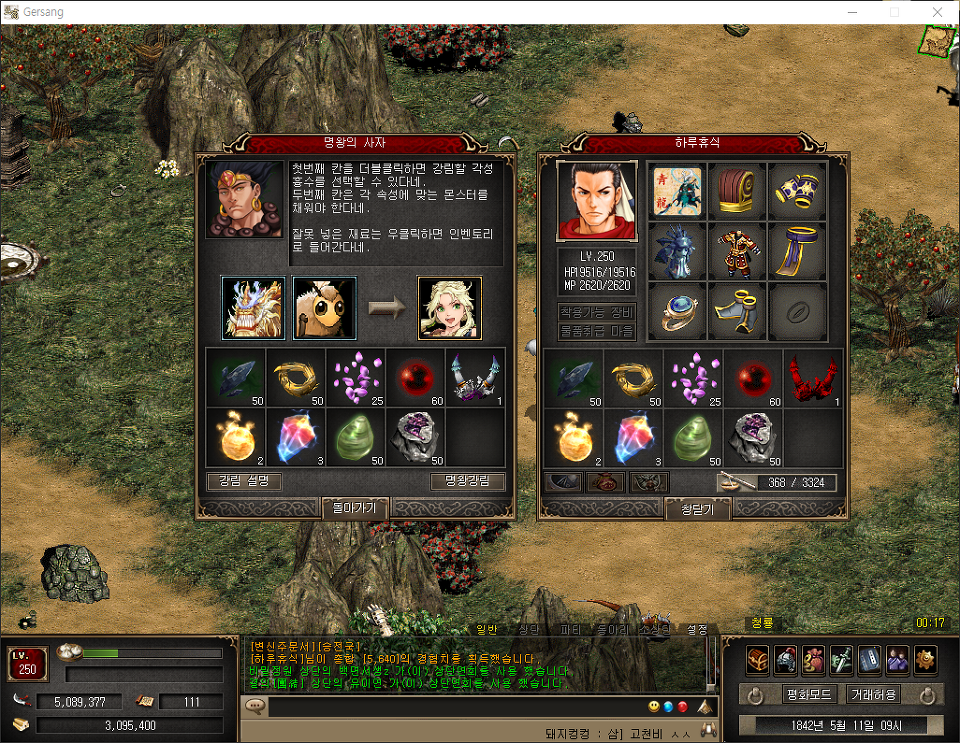This screenshot has width=960, height=743.
Task: Switch to the 파티 chat tab
Action: tap(569, 630)
